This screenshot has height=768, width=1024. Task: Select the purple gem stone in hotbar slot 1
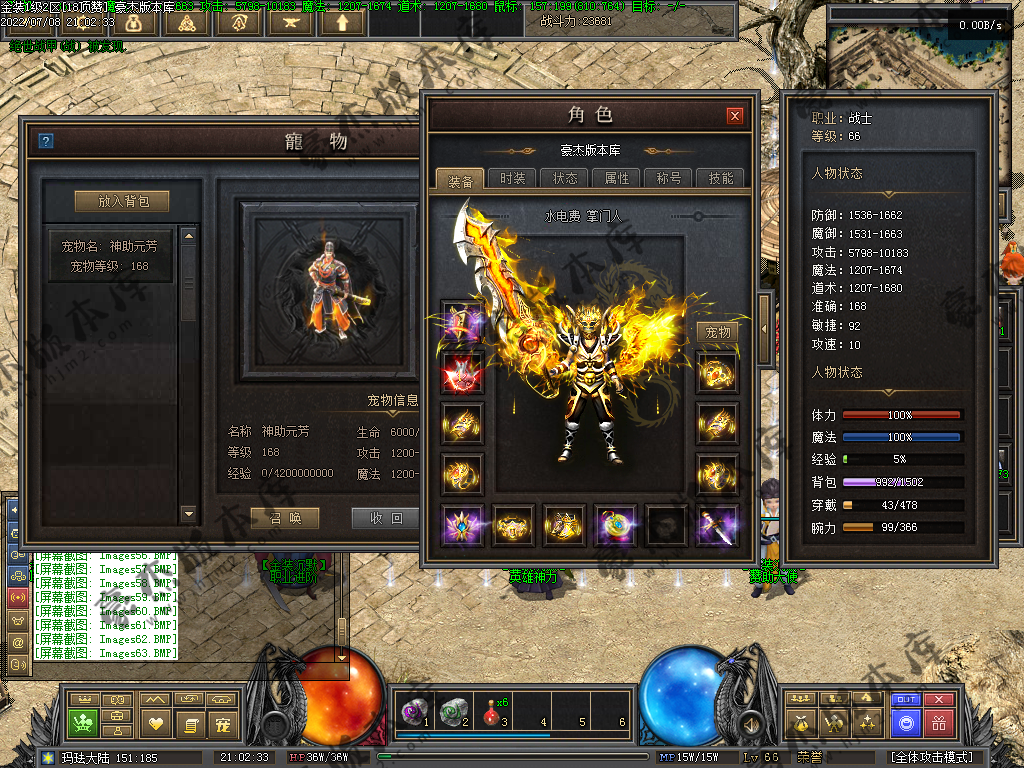click(x=412, y=710)
